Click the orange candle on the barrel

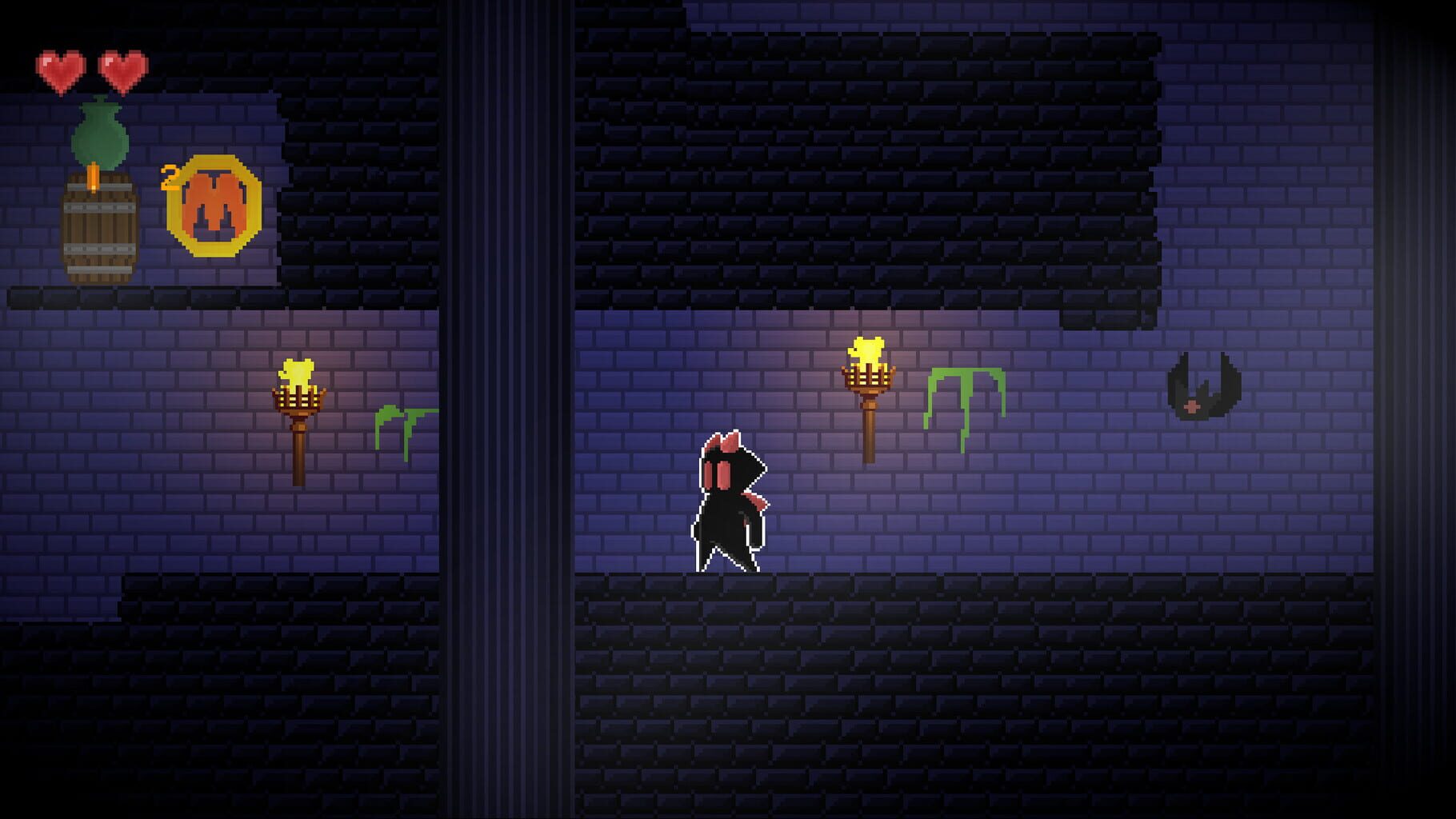coord(94,176)
